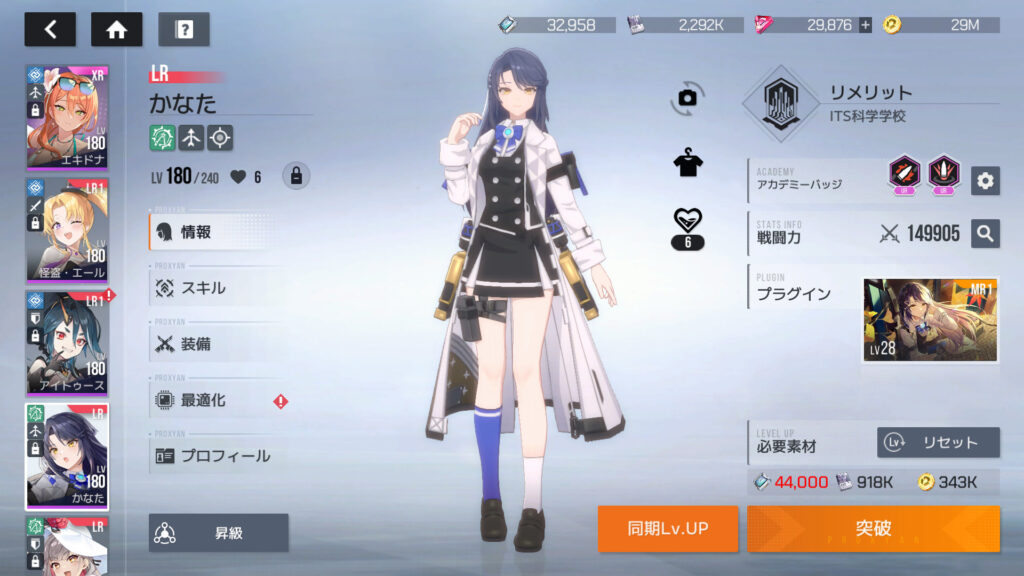Viewport: 1024px width, 576px height.
Task: Open Academy Badge gear settings
Action: [x=985, y=180]
